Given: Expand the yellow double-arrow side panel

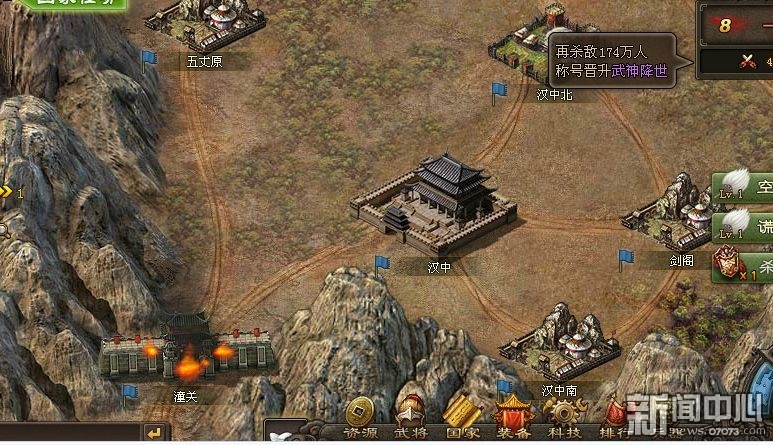Looking at the screenshot, I should click(6, 191).
